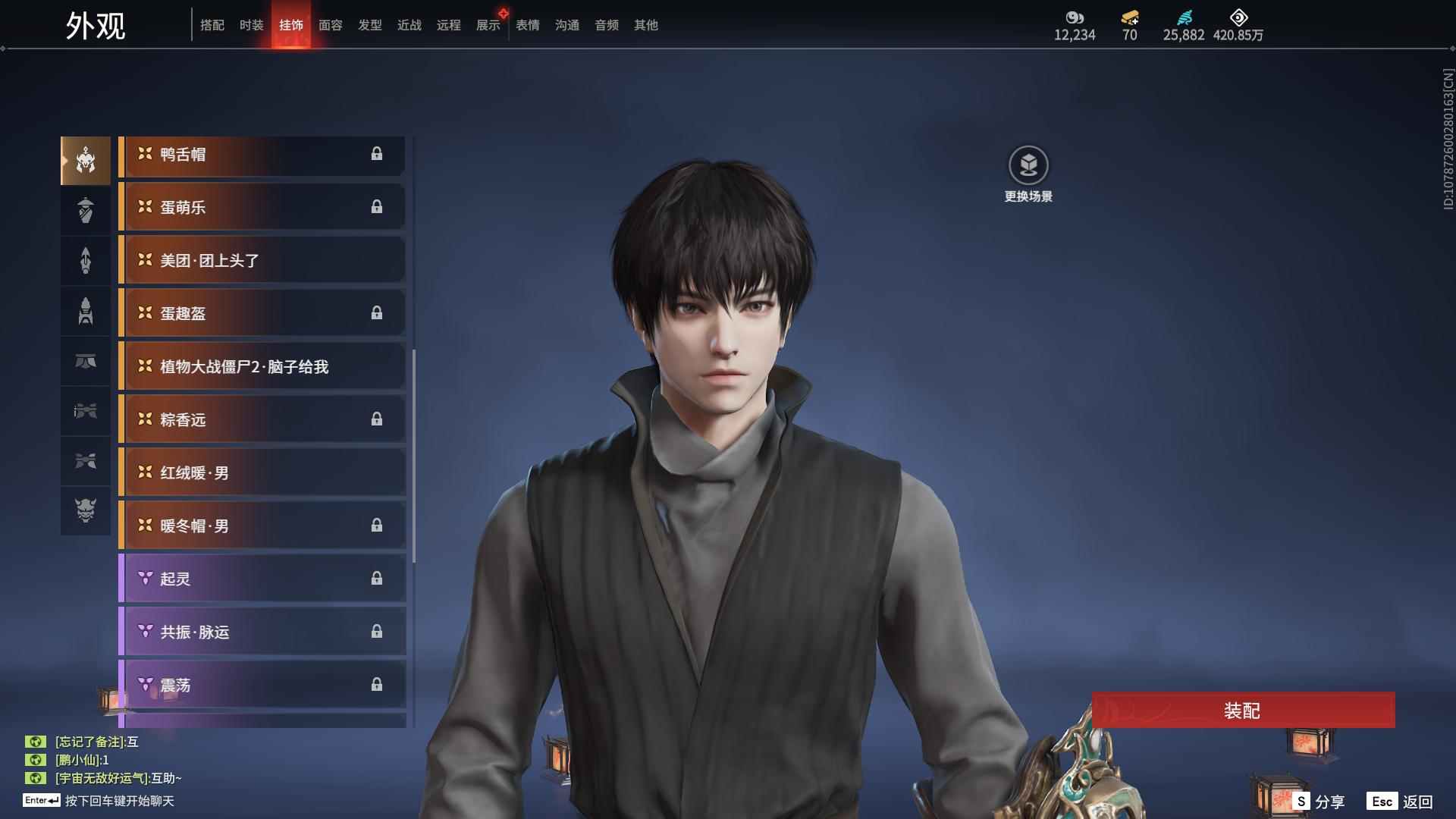
Task: Select the 面容 tab
Action: [x=330, y=25]
